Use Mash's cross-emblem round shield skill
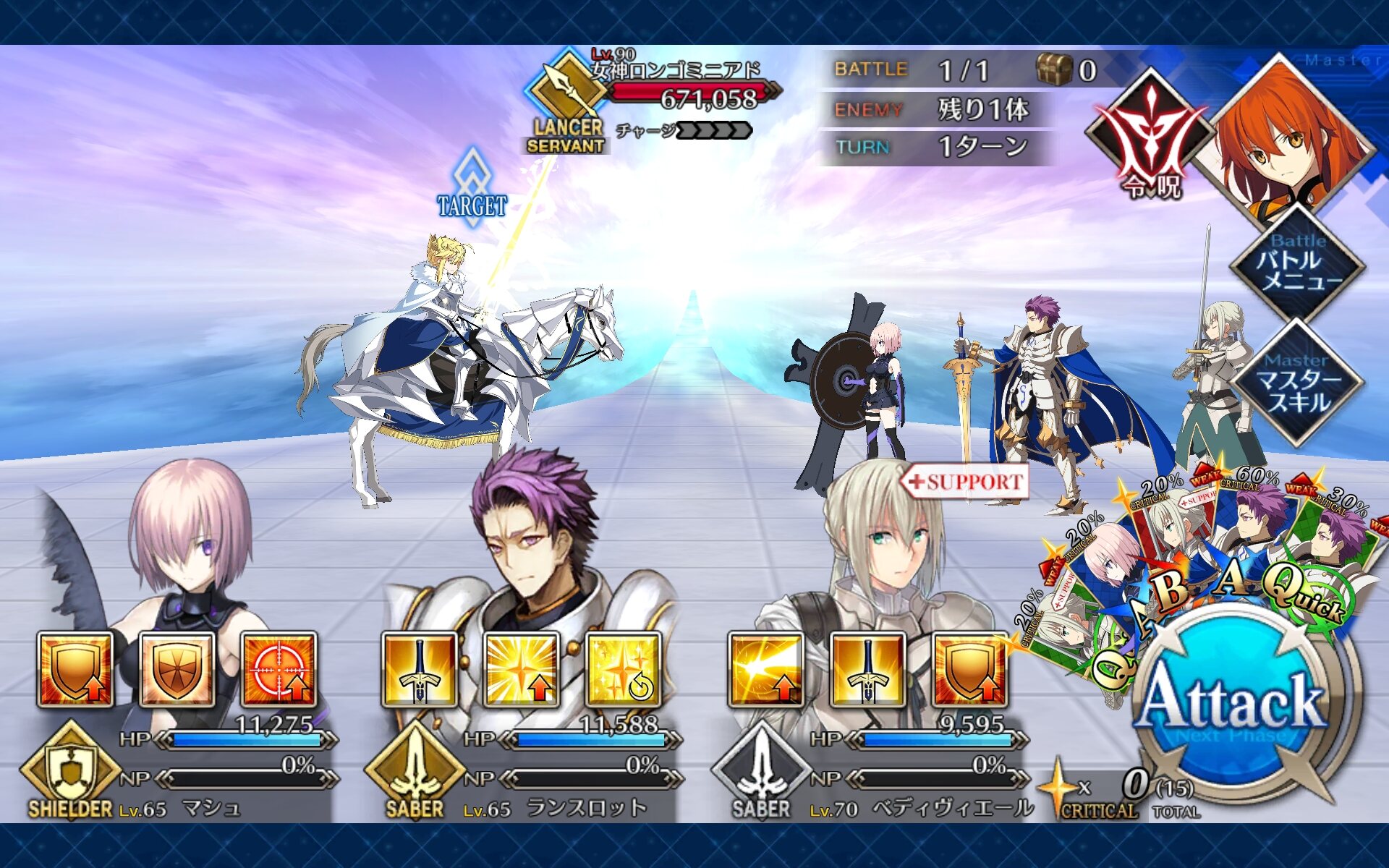 (177, 670)
